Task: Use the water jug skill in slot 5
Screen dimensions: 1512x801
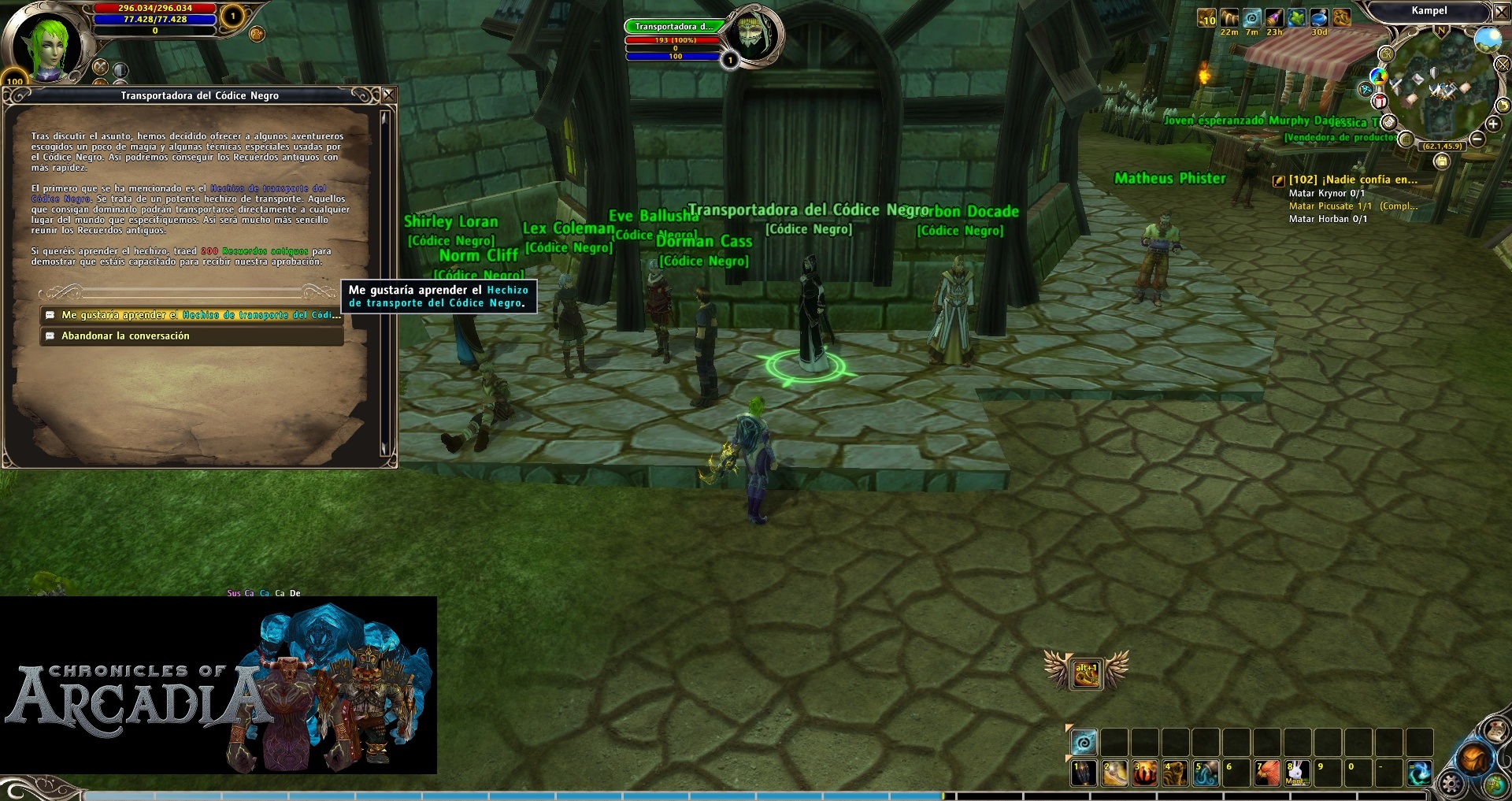Action: (1206, 773)
